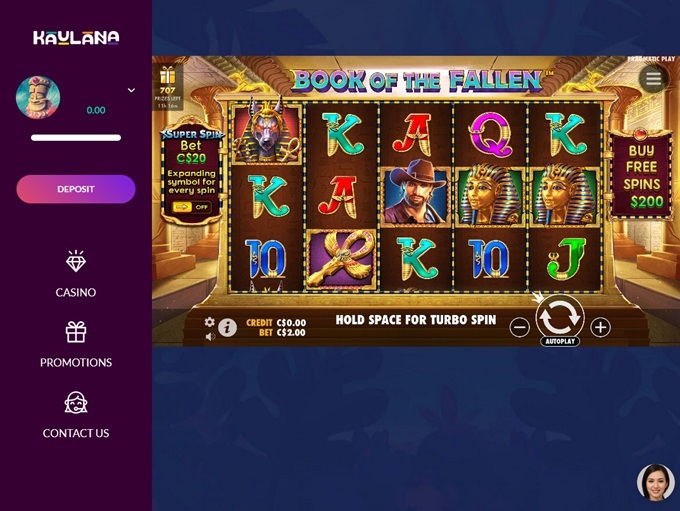680x511 pixels.
Task: Mute the game with the speaker icon
Action: 210,336
